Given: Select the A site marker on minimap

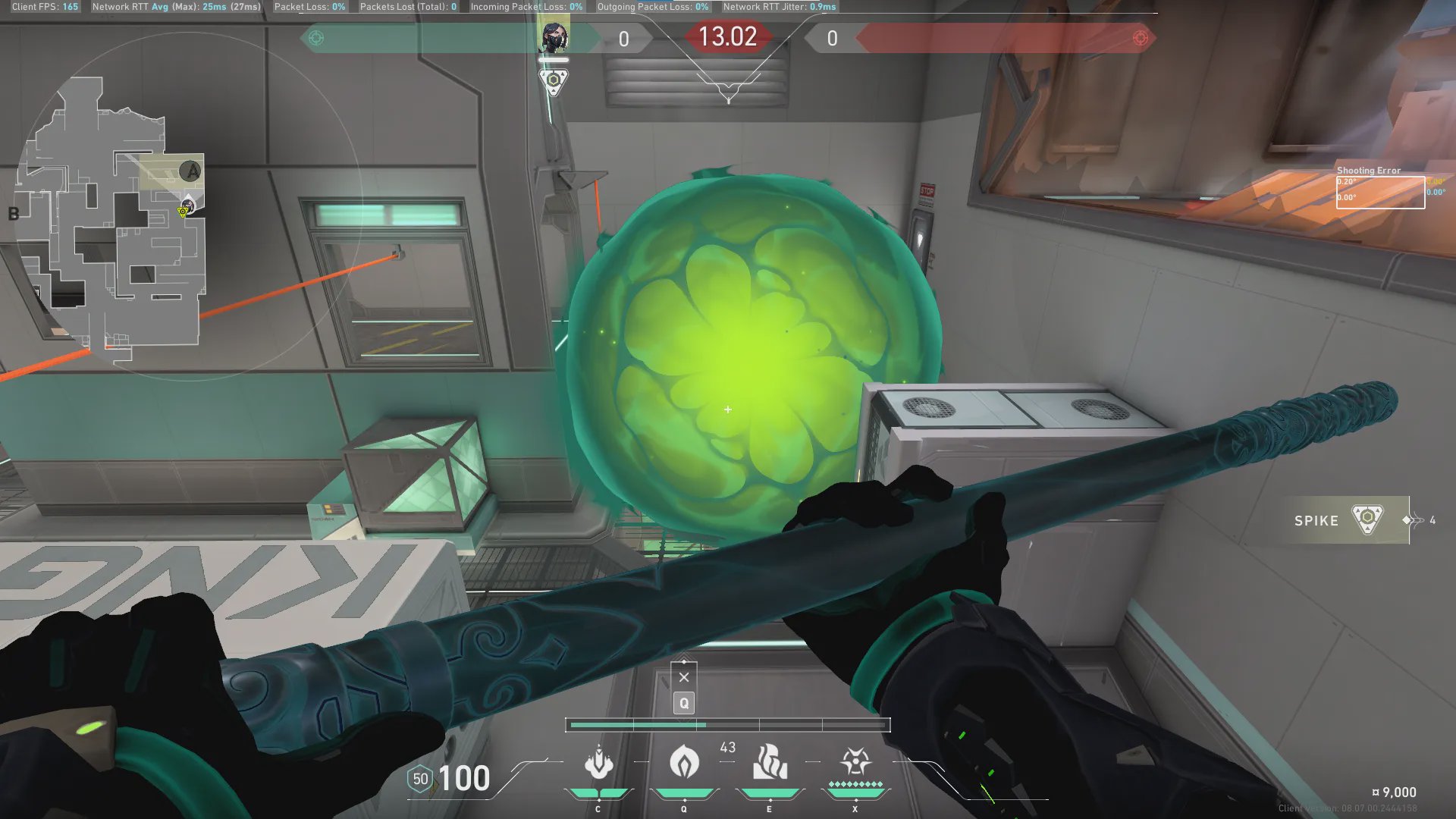Looking at the screenshot, I should [x=191, y=171].
